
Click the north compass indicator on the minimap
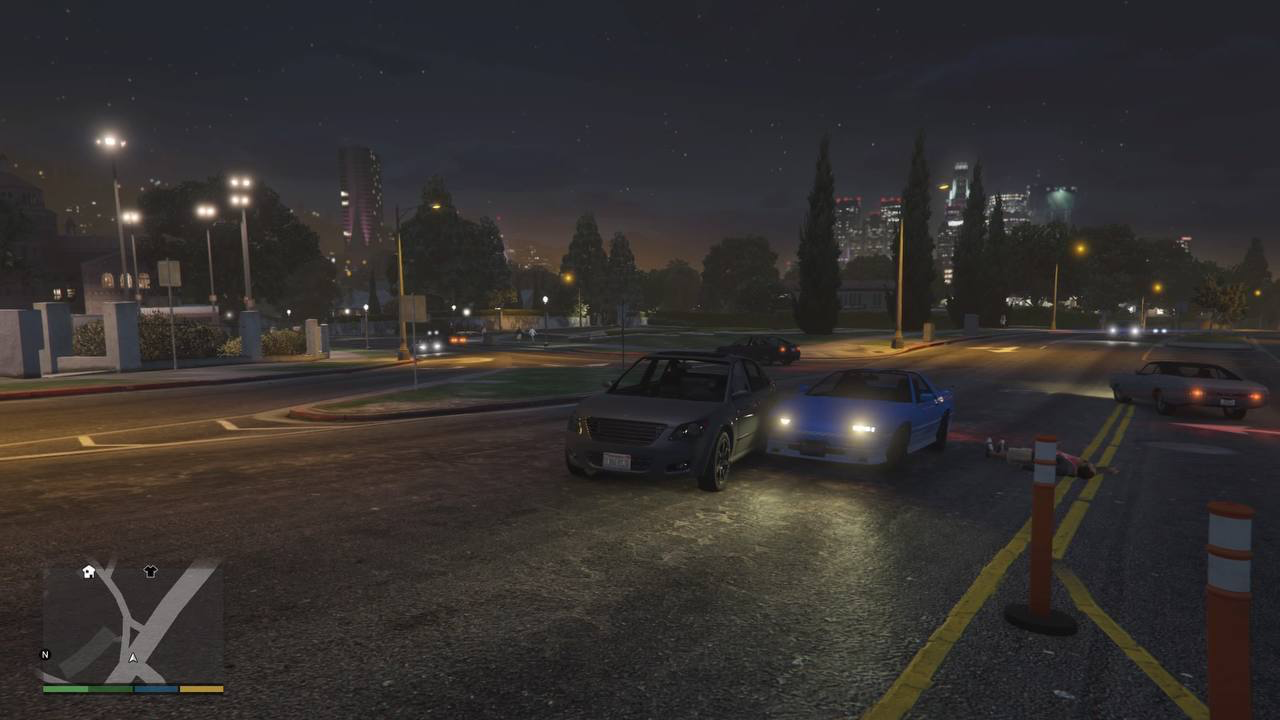pyautogui.click(x=45, y=654)
